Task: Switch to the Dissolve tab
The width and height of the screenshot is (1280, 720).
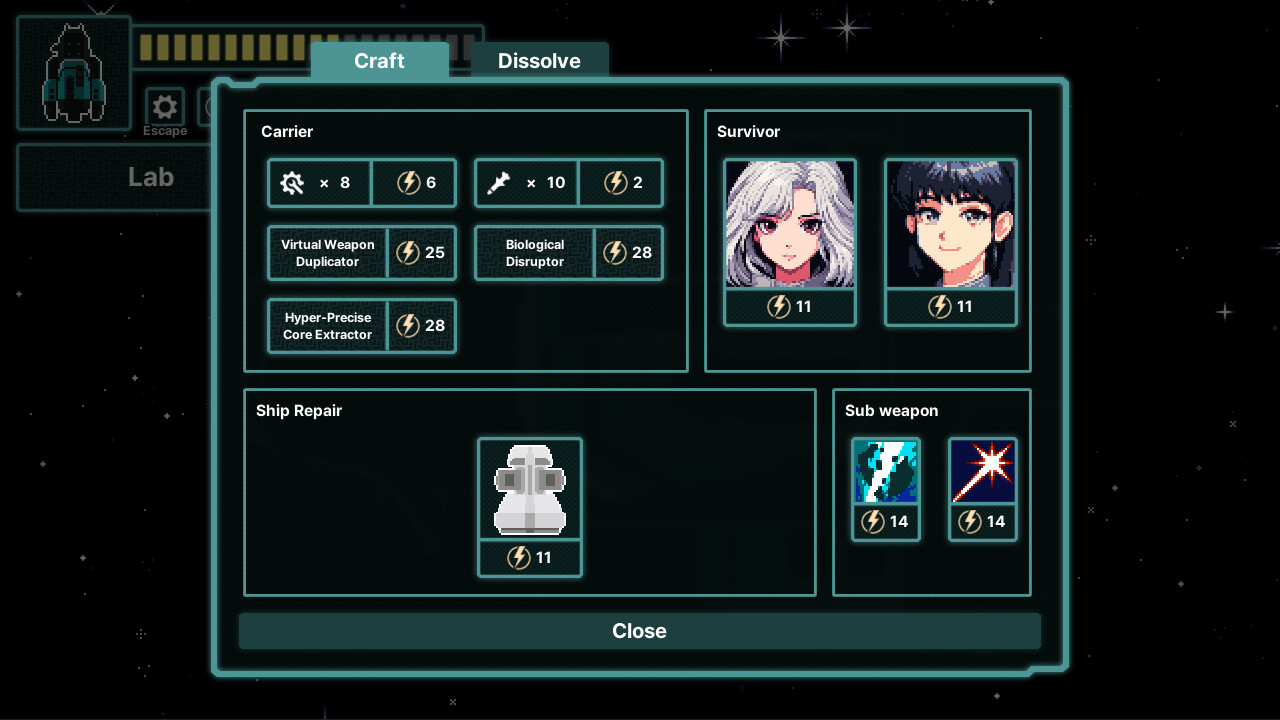Action: [539, 61]
